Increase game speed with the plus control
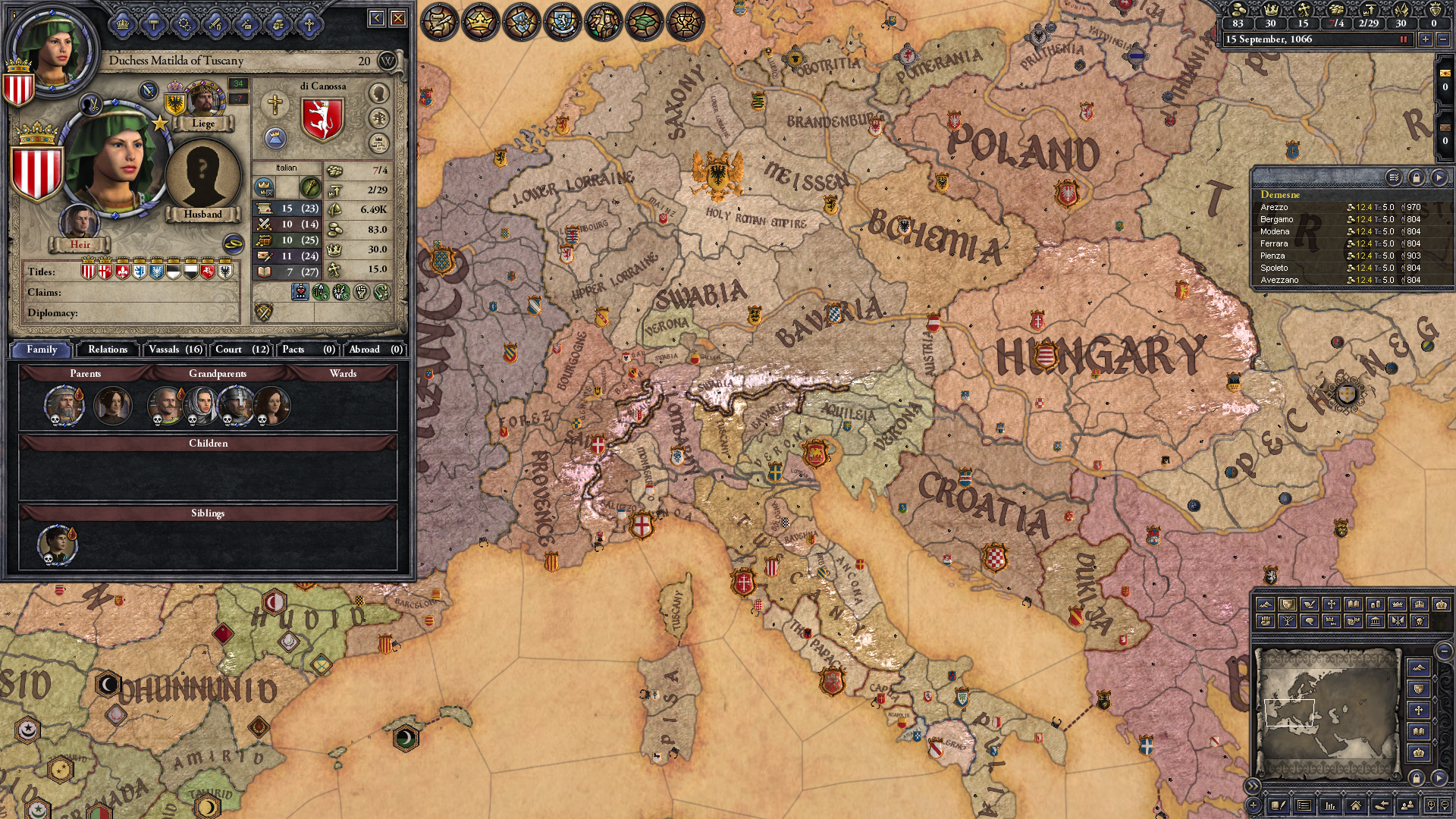Image resolution: width=1456 pixels, height=819 pixels. click(x=1426, y=39)
